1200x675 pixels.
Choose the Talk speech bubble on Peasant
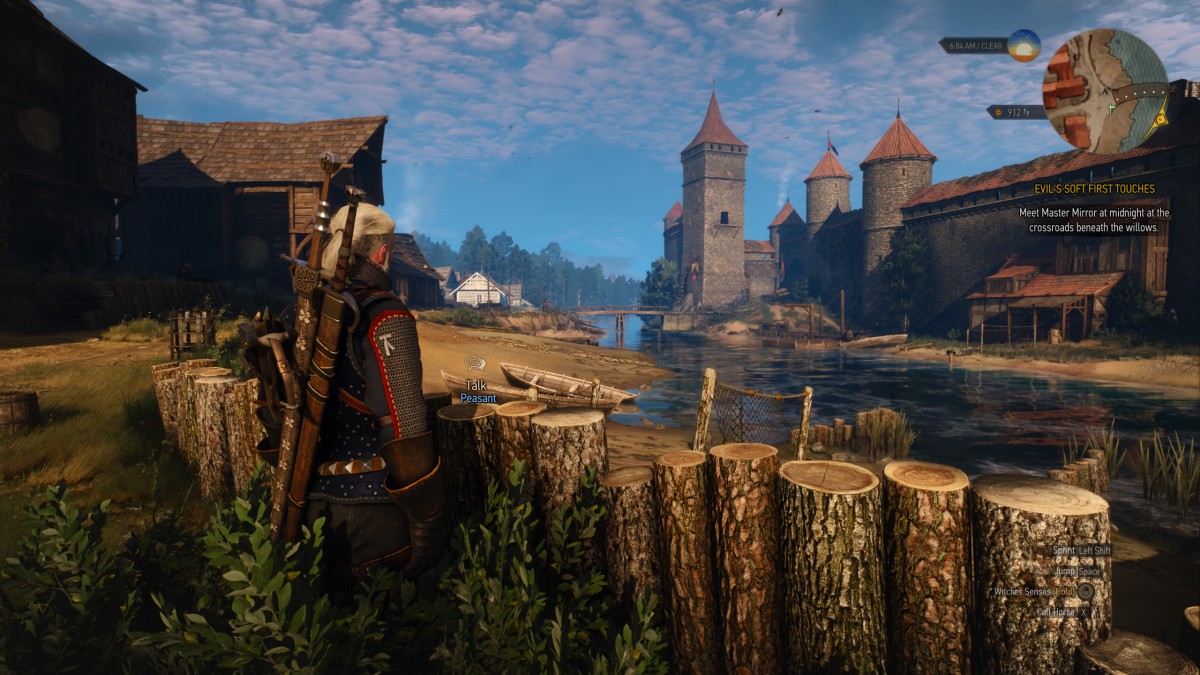pyautogui.click(x=475, y=364)
